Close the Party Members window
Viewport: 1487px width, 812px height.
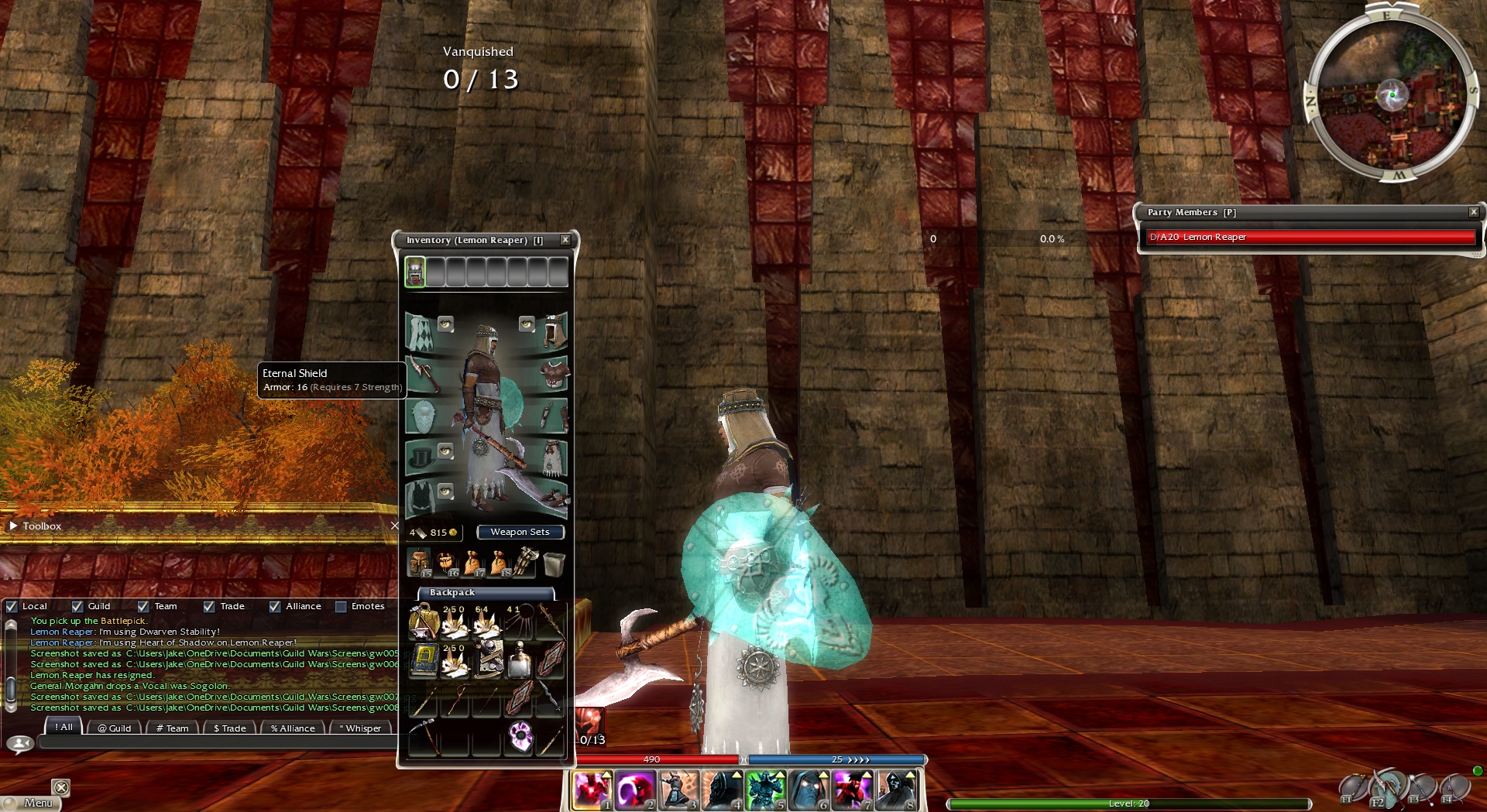[1473, 212]
